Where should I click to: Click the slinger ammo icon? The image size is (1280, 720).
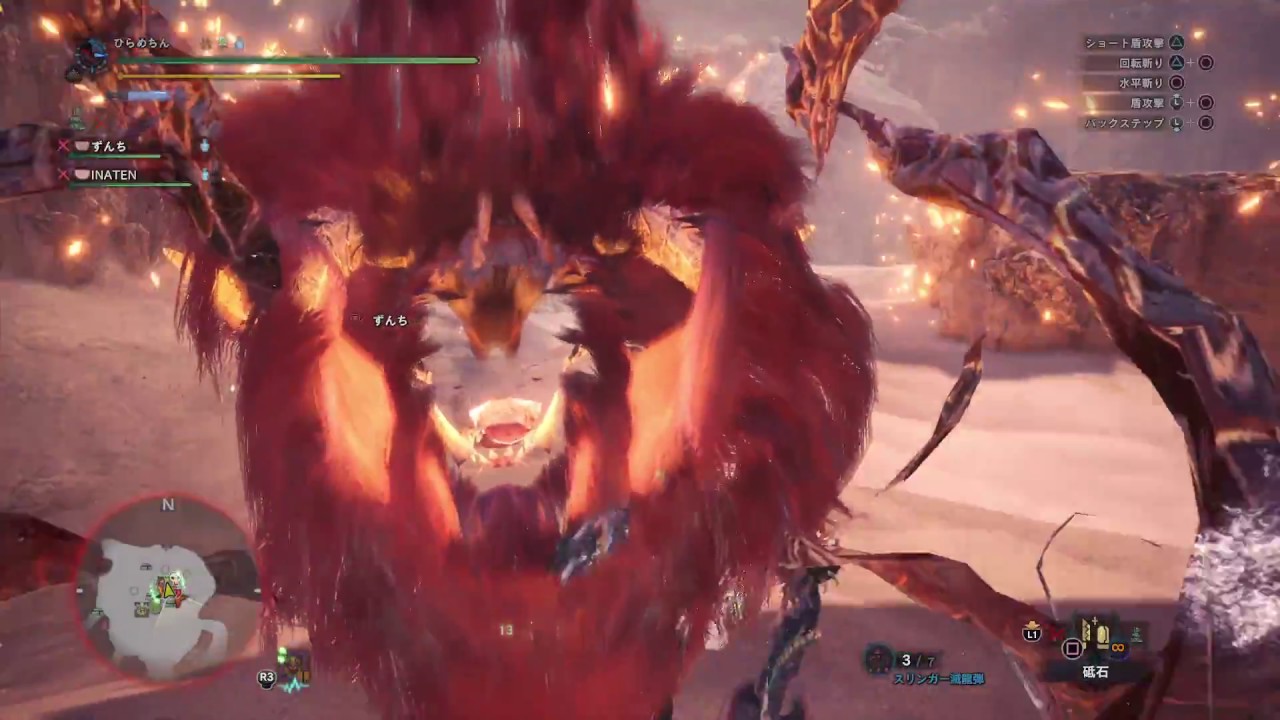878,658
